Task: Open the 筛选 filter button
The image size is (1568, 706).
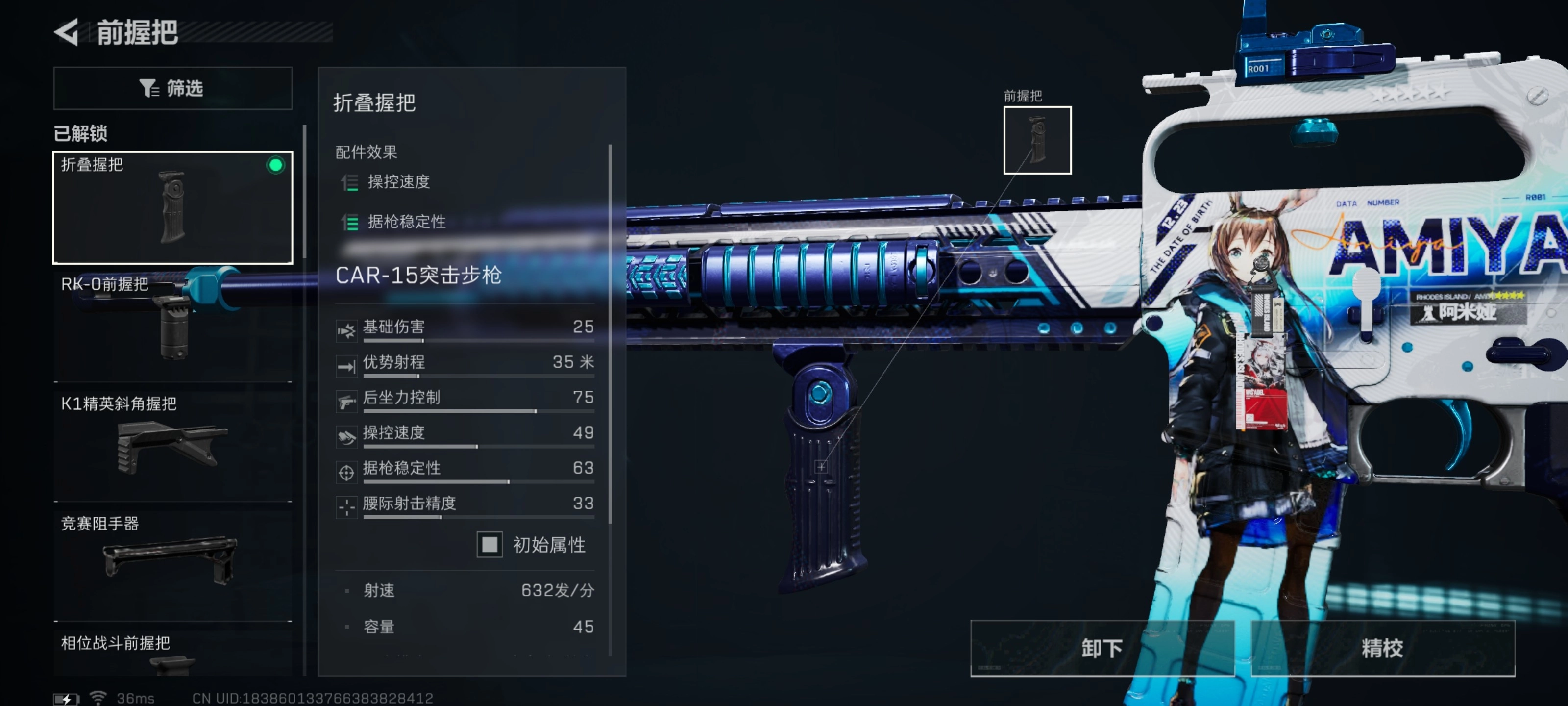Action: tap(172, 88)
